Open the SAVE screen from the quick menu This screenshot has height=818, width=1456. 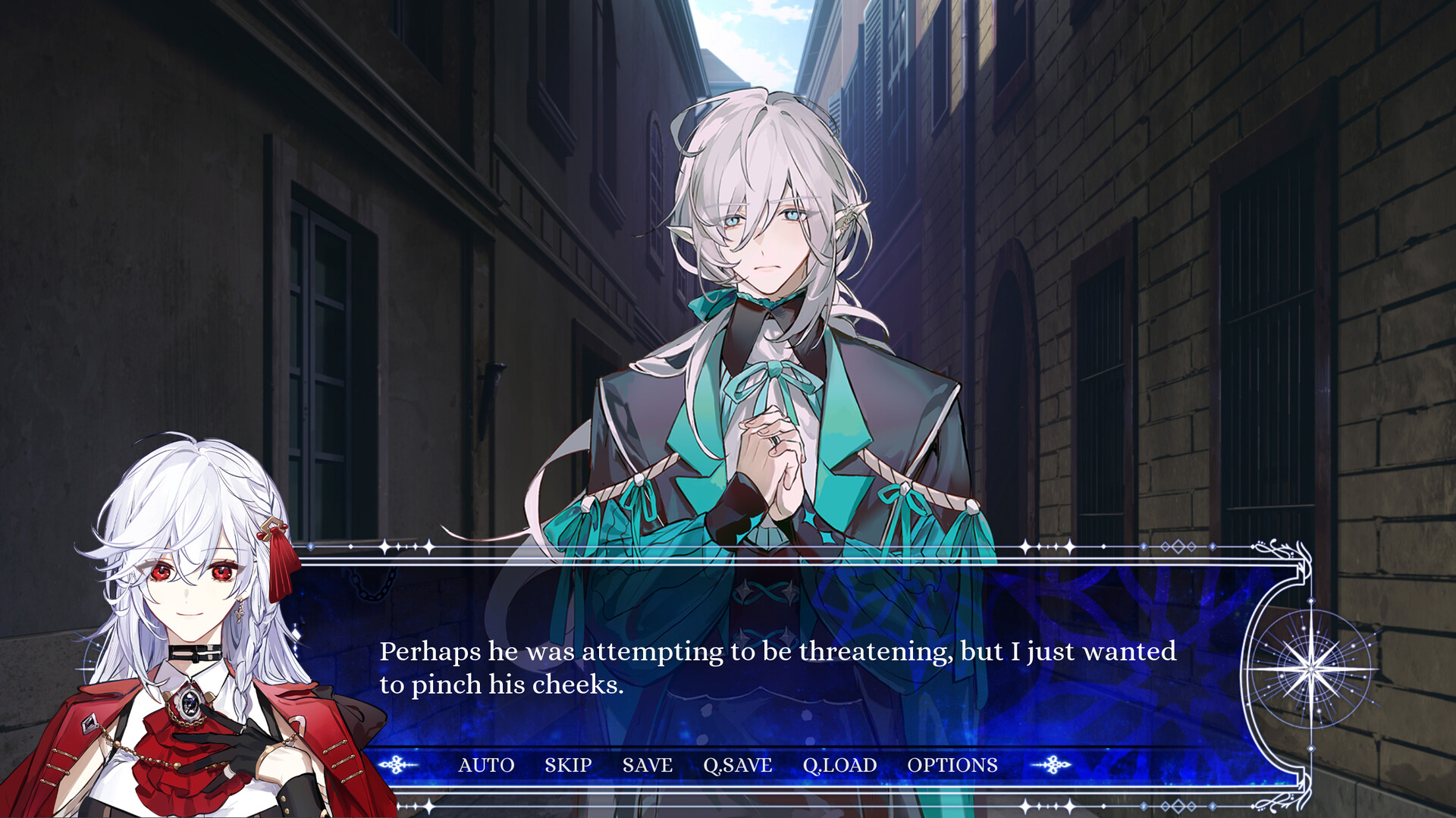coord(647,765)
